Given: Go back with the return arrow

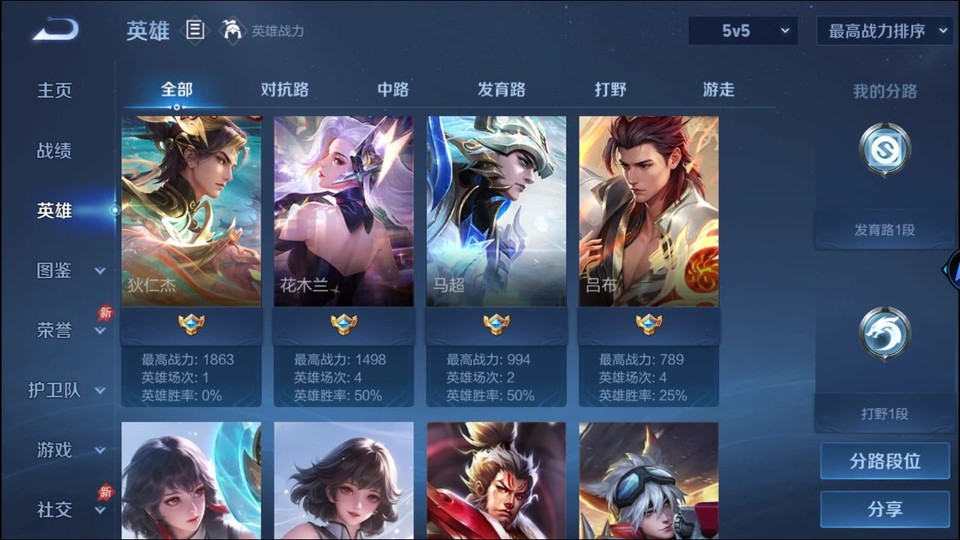Looking at the screenshot, I should click(x=55, y=30).
